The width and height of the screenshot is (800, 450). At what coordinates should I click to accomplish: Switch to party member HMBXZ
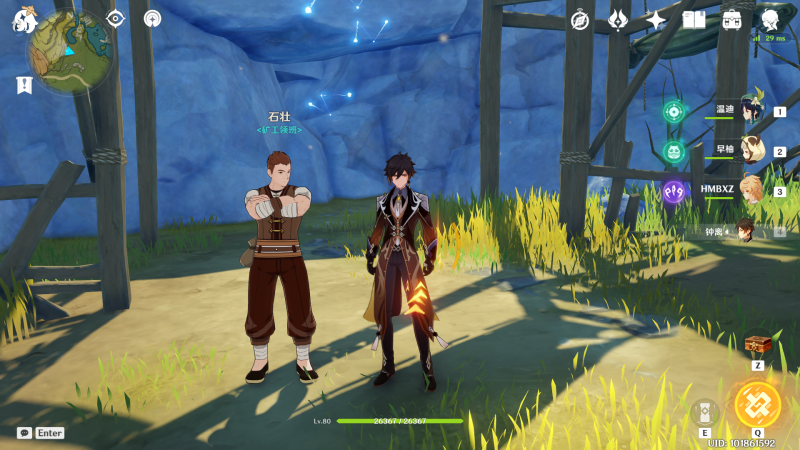point(749,190)
